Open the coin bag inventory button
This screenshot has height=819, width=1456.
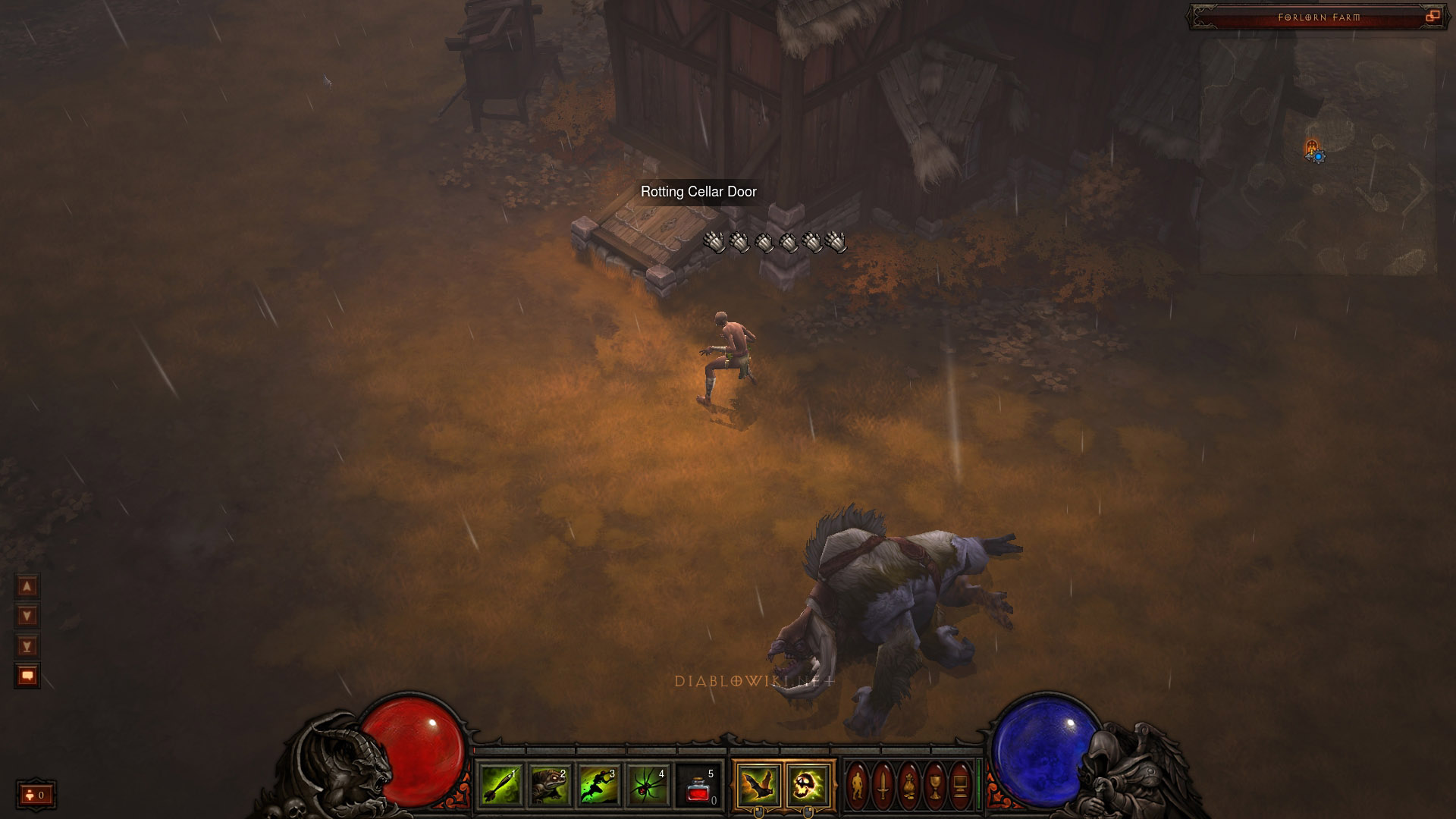click(x=909, y=786)
